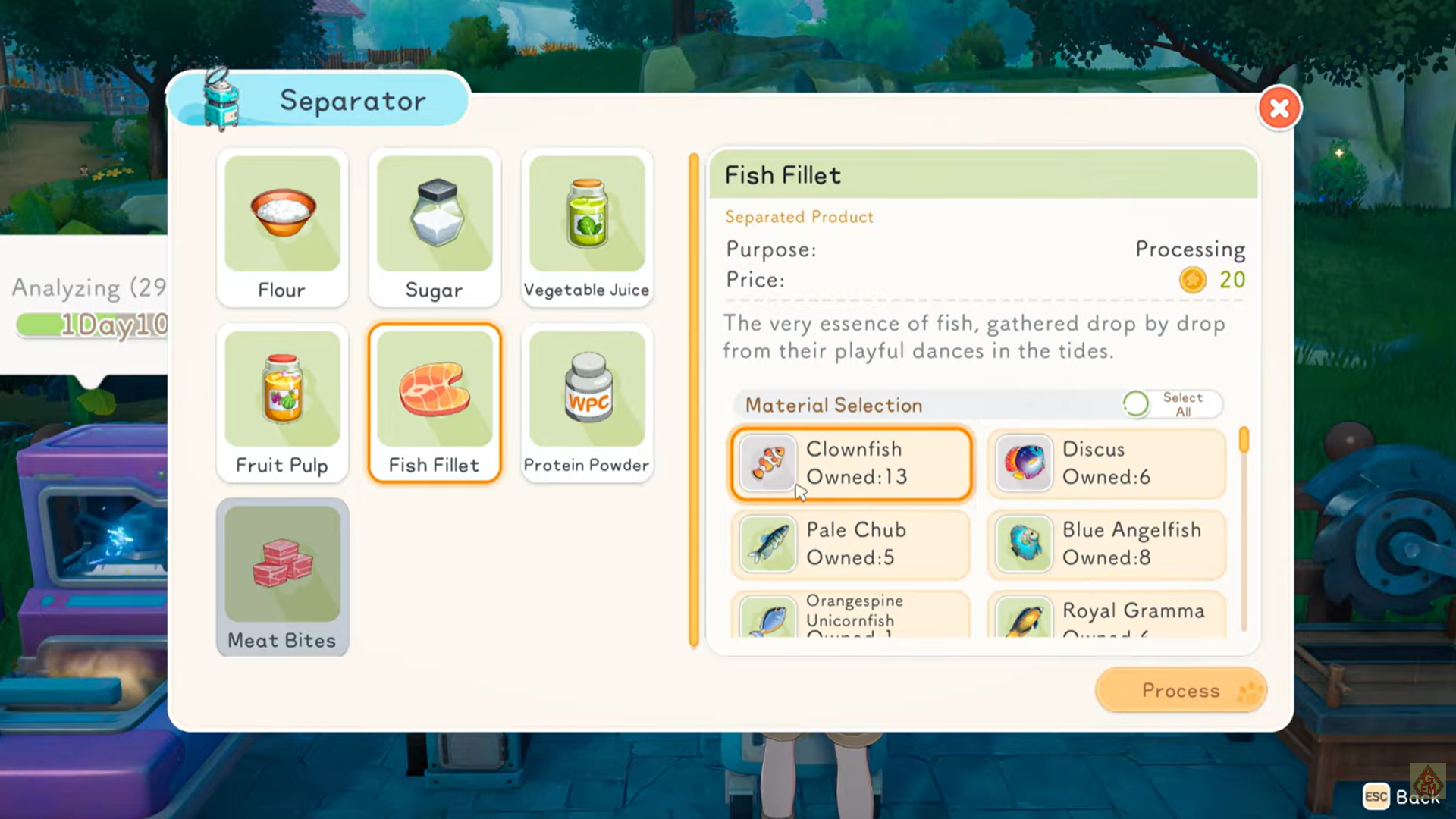The width and height of the screenshot is (1456, 819).
Task: Choose Discus fish as material
Action: click(x=1106, y=463)
